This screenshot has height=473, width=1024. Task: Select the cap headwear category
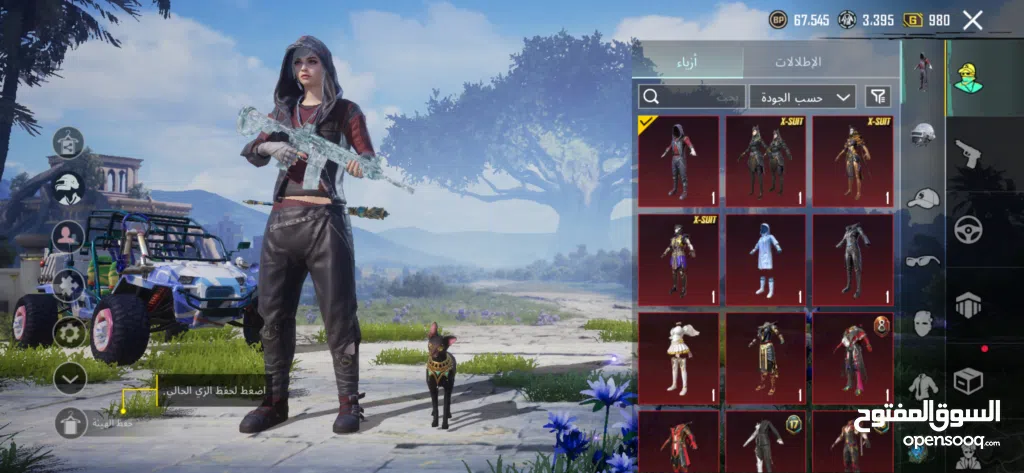pos(923,199)
